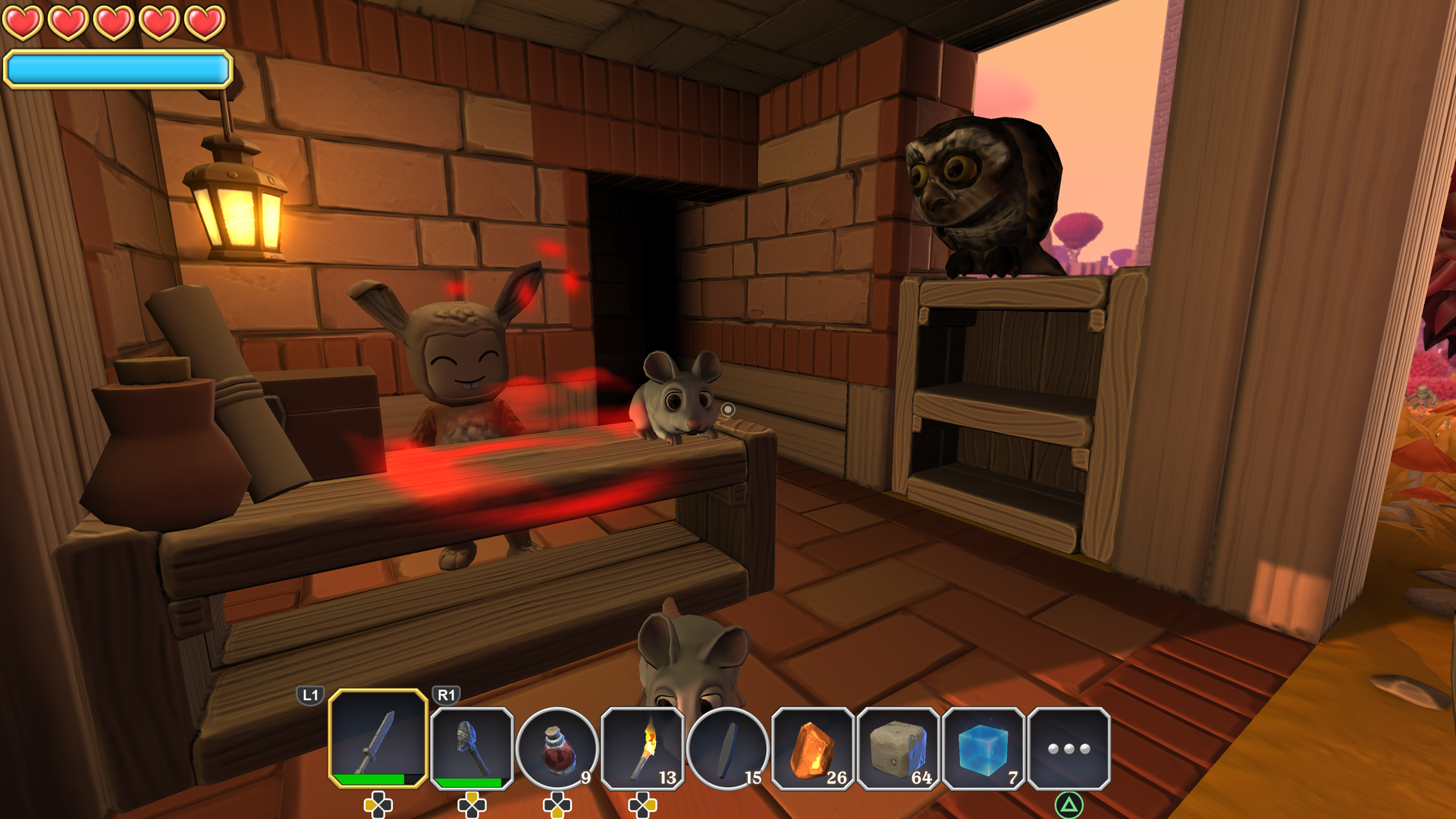Viewport: 1456px width, 819px height.
Task: Open the ellipsis overflow hotbar slot
Action: (1068, 747)
